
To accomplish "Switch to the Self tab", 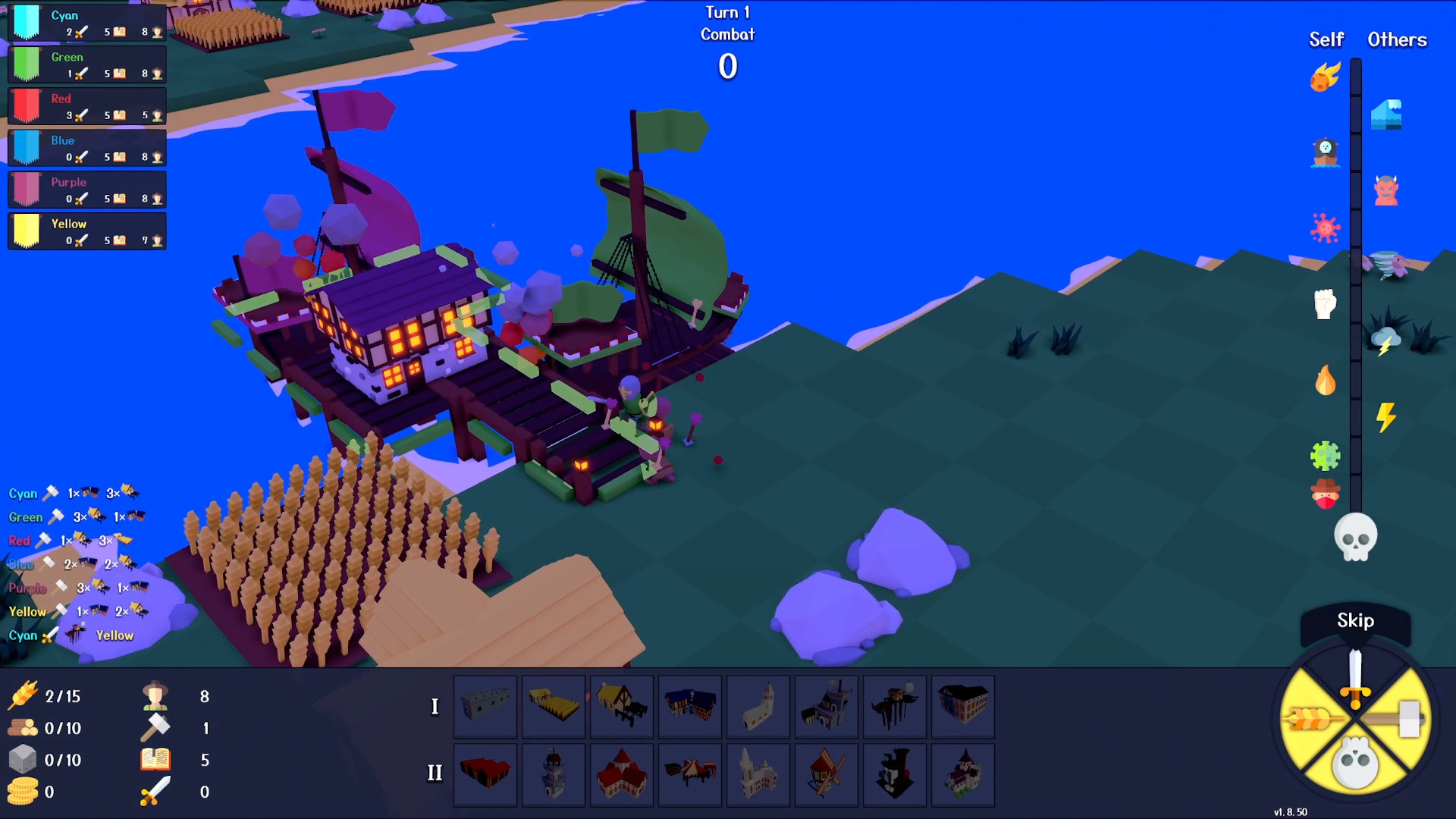I will [1326, 39].
